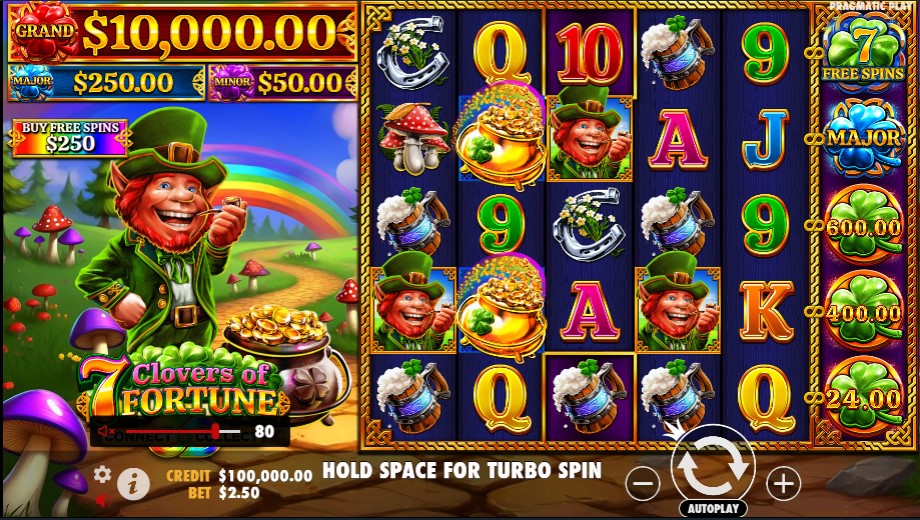Screen dimensions: 920x520
Task: Decrease the bet with the minus button
Action: (643, 484)
